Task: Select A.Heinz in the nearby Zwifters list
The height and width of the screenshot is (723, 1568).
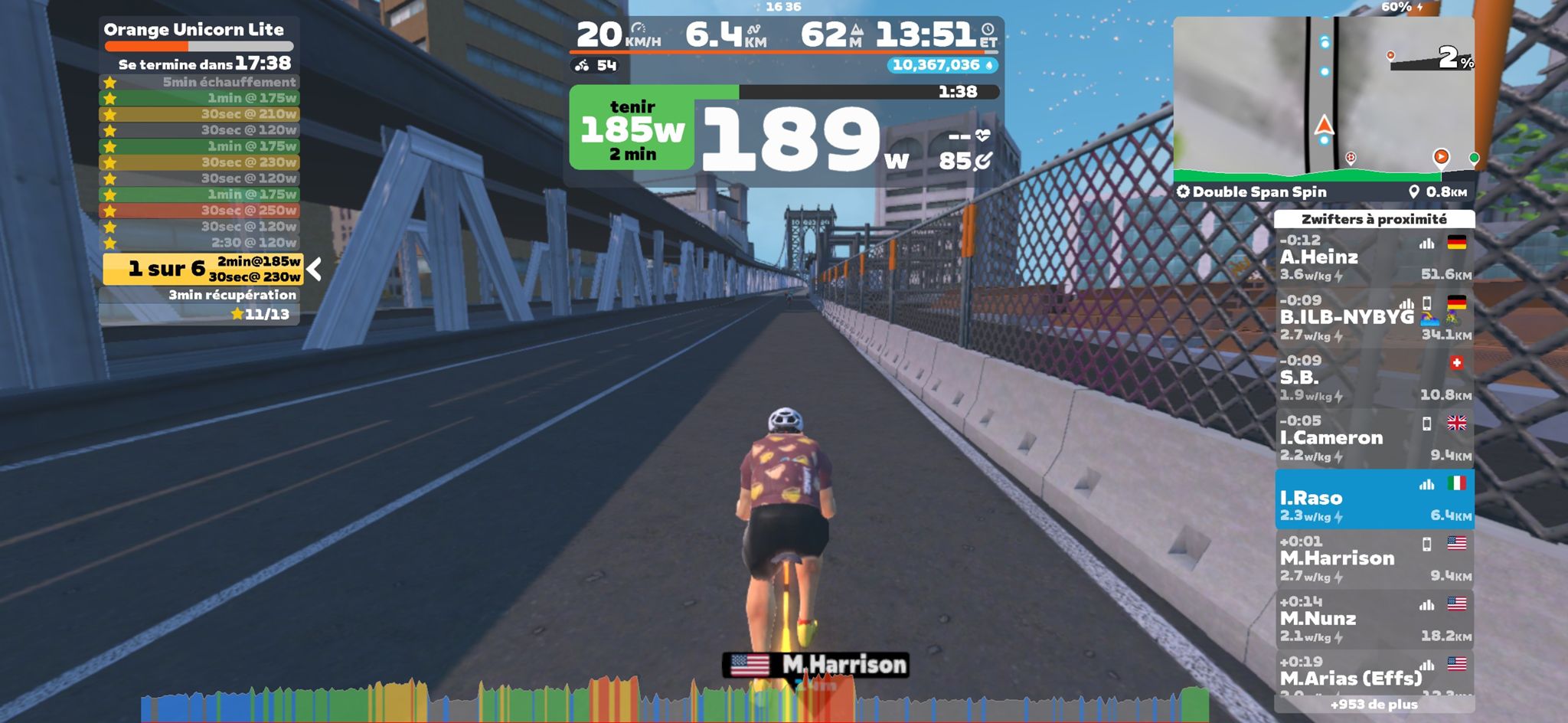Action: click(x=1374, y=258)
